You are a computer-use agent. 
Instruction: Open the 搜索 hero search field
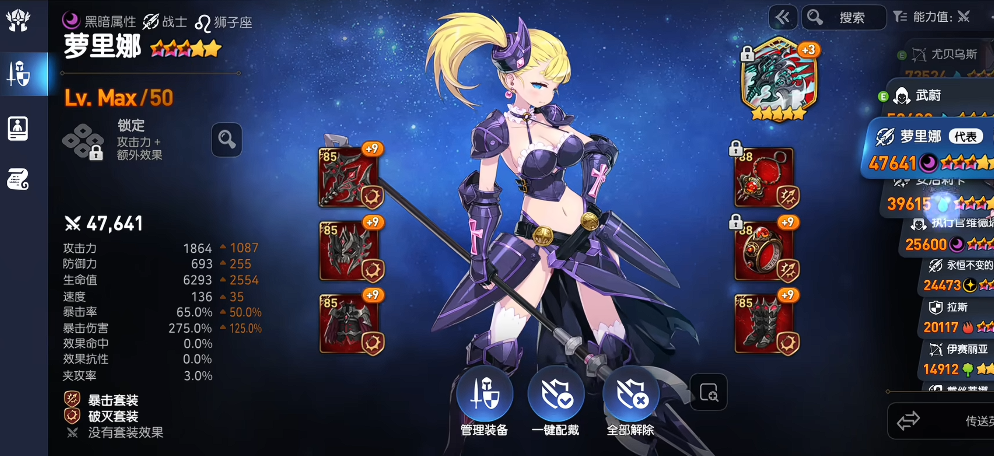[844, 17]
